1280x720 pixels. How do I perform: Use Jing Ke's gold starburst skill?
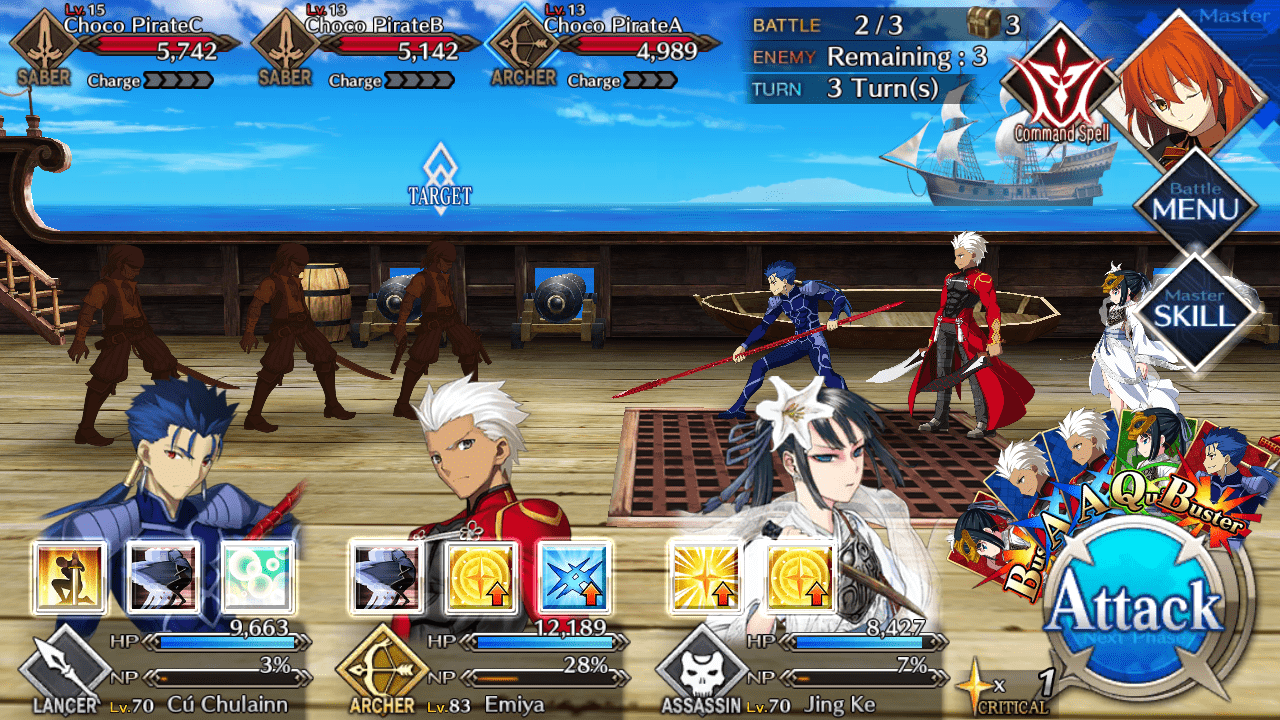click(704, 576)
